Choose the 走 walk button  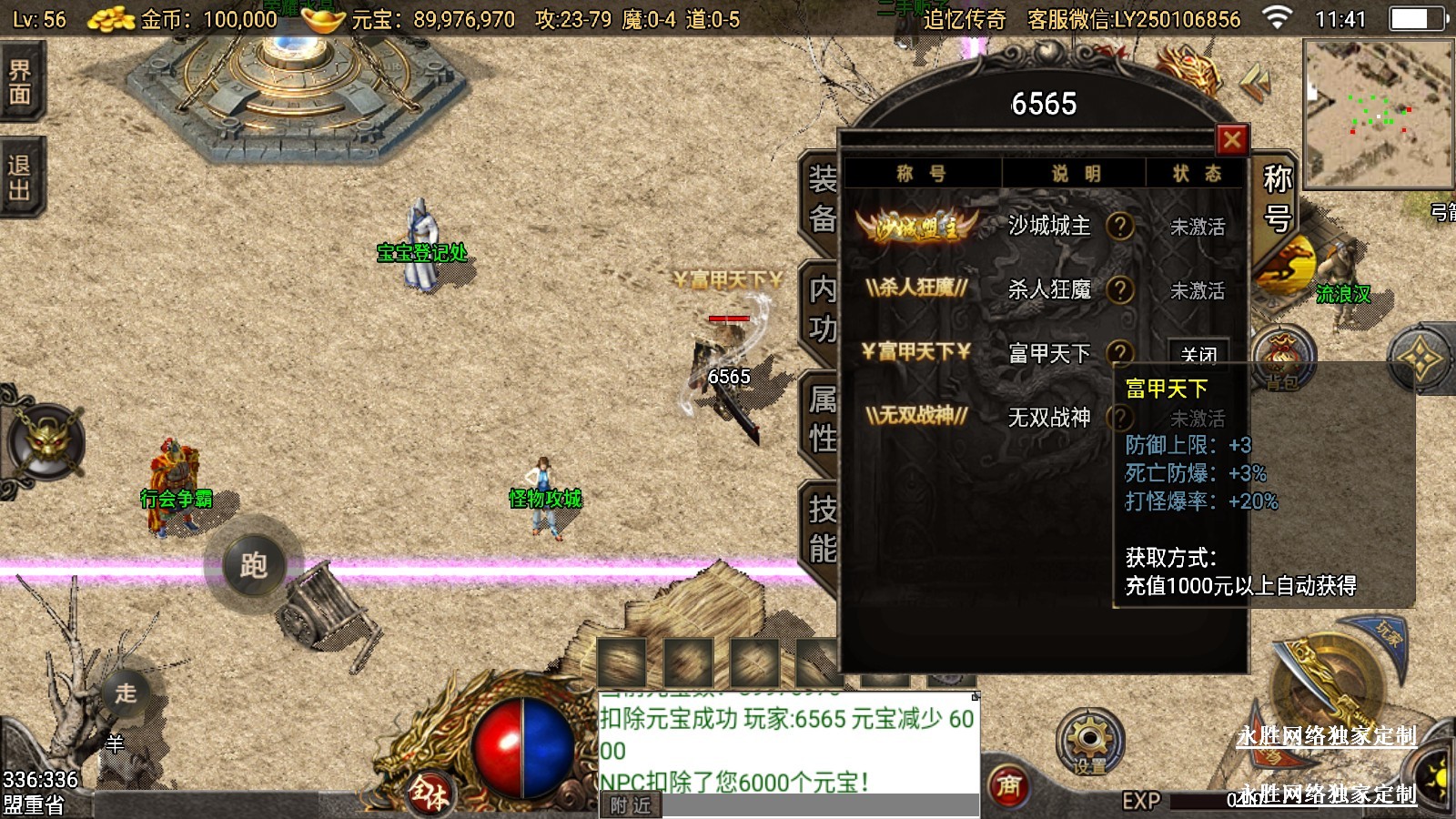(x=126, y=693)
